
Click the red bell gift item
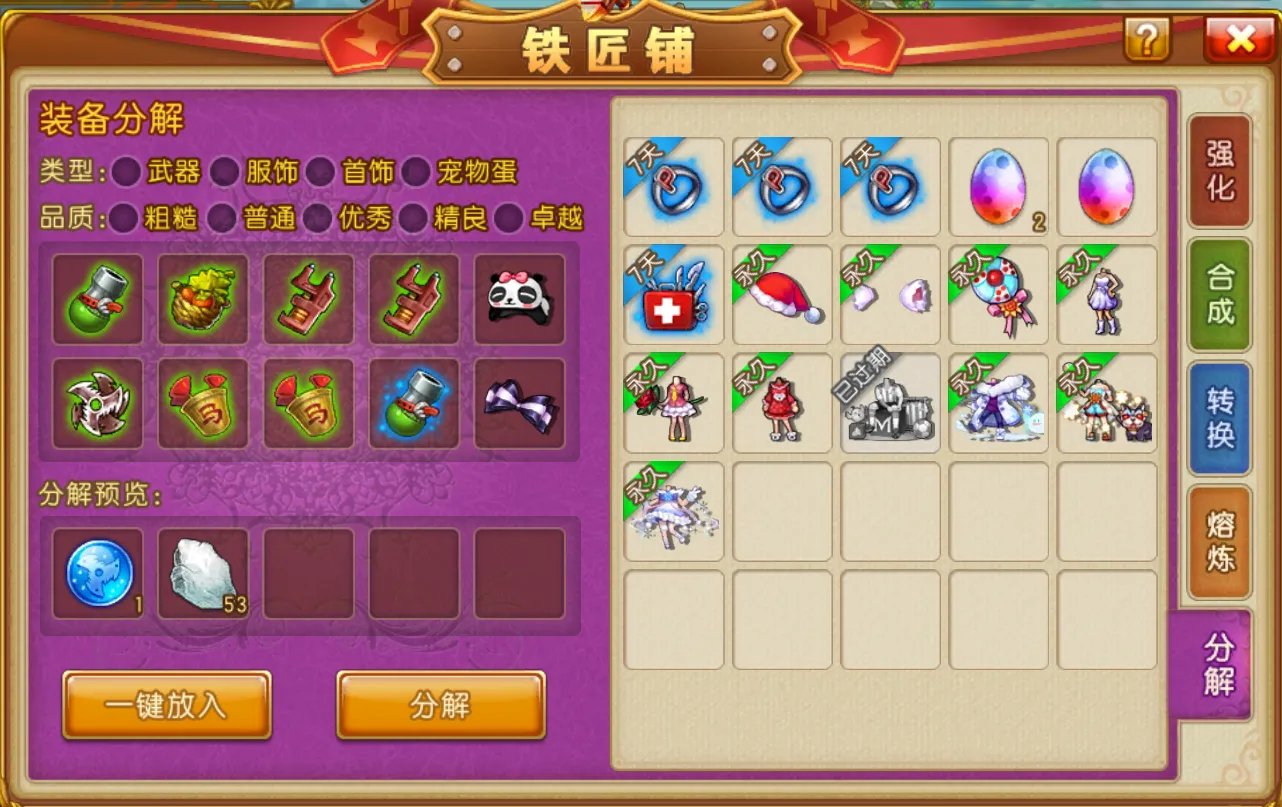(203, 404)
